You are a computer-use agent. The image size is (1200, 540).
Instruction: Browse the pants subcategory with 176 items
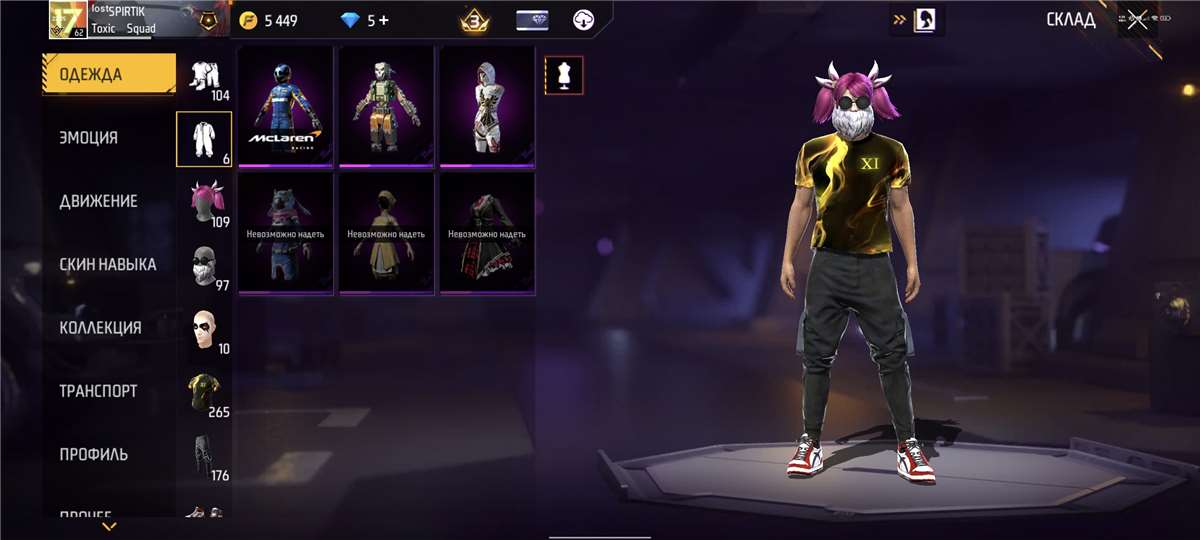pos(205,455)
